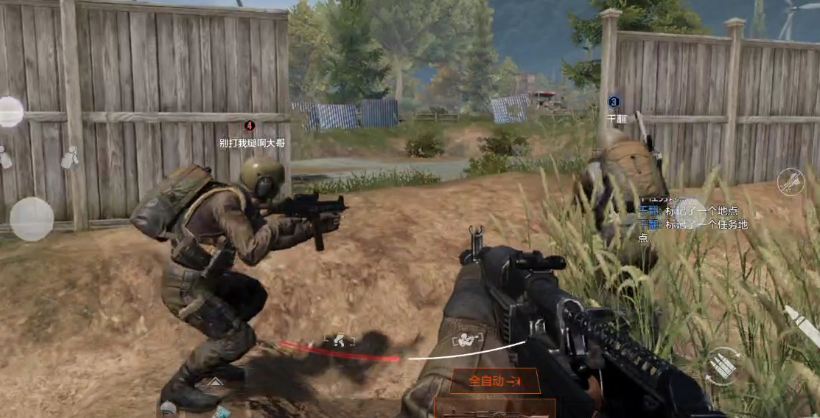820x418 pixels.
Task: Toggle the 全自动 fire mode button
Action: pyautogui.click(x=496, y=381)
